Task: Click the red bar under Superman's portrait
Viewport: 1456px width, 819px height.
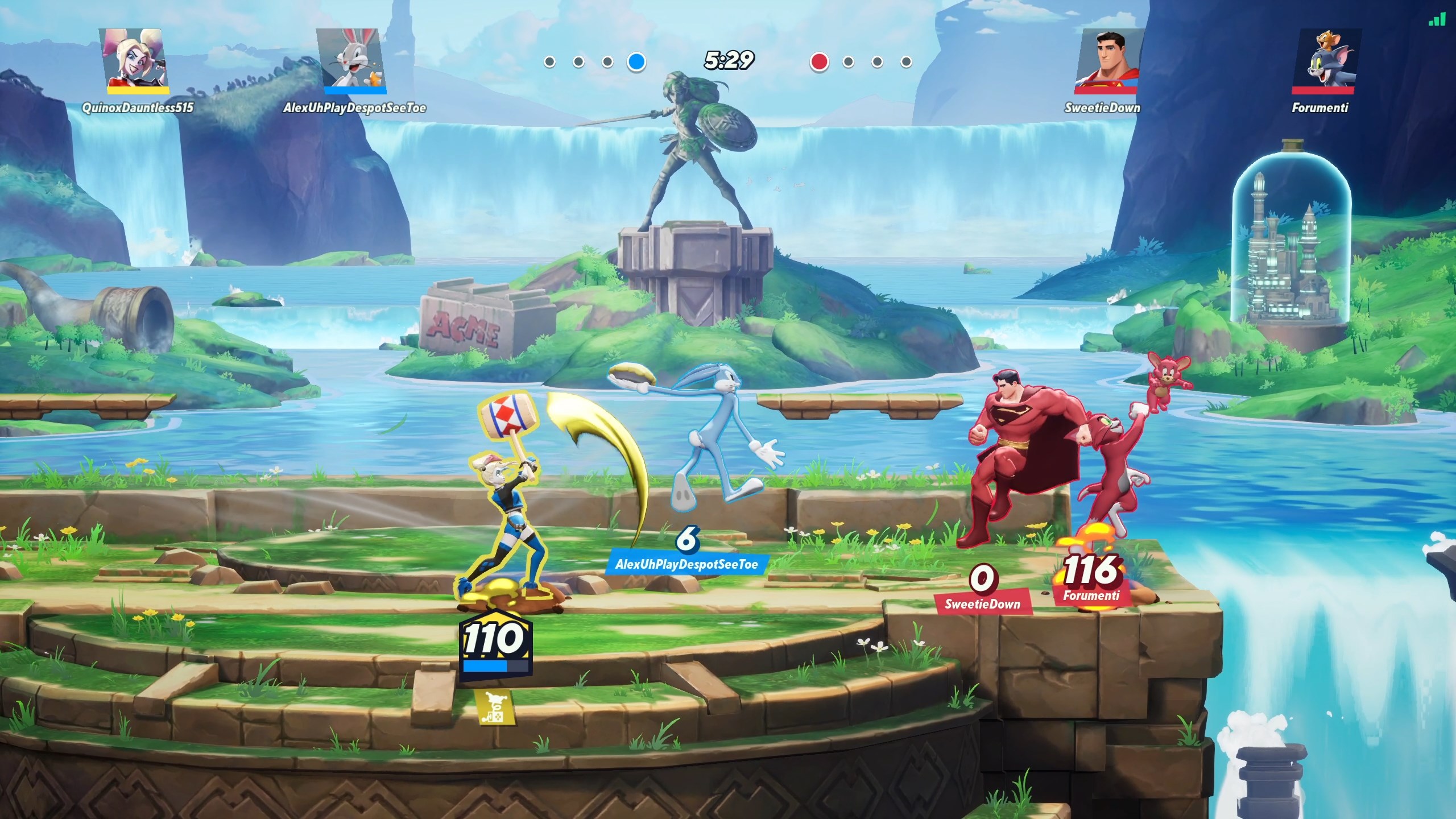Action: (x=1106, y=91)
